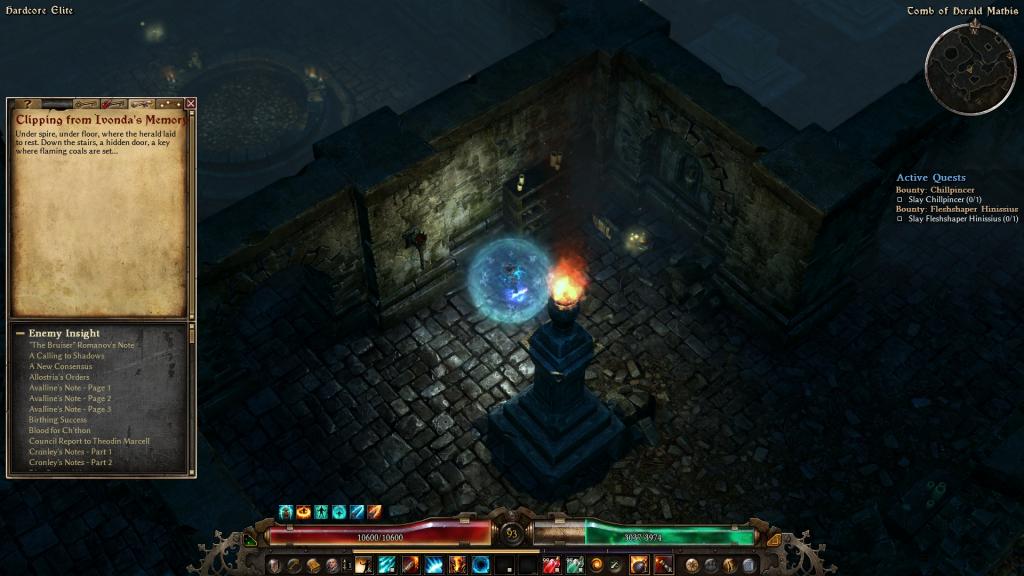1024x576 pixels.
Task: Open Allostria's Orders note
Action: 61,377
